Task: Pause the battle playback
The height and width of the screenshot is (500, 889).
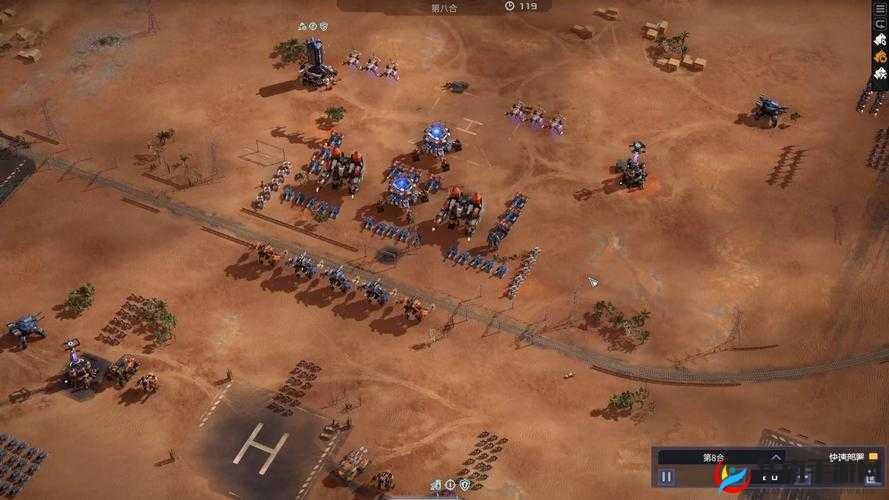Action: [x=666, y=478]
